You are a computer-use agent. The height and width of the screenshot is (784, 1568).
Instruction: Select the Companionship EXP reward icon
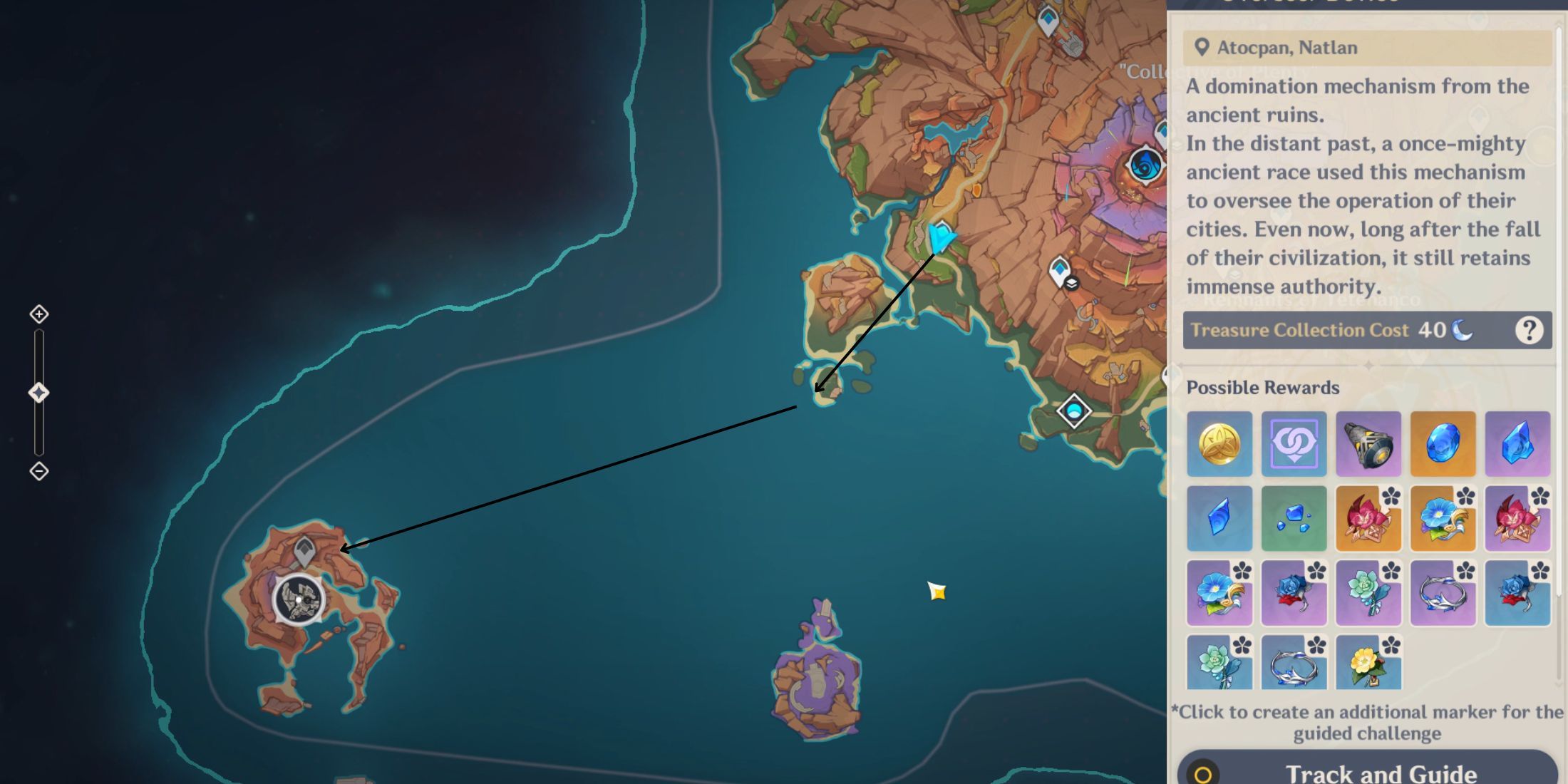pyautogui.click(x=1294, y=444)
